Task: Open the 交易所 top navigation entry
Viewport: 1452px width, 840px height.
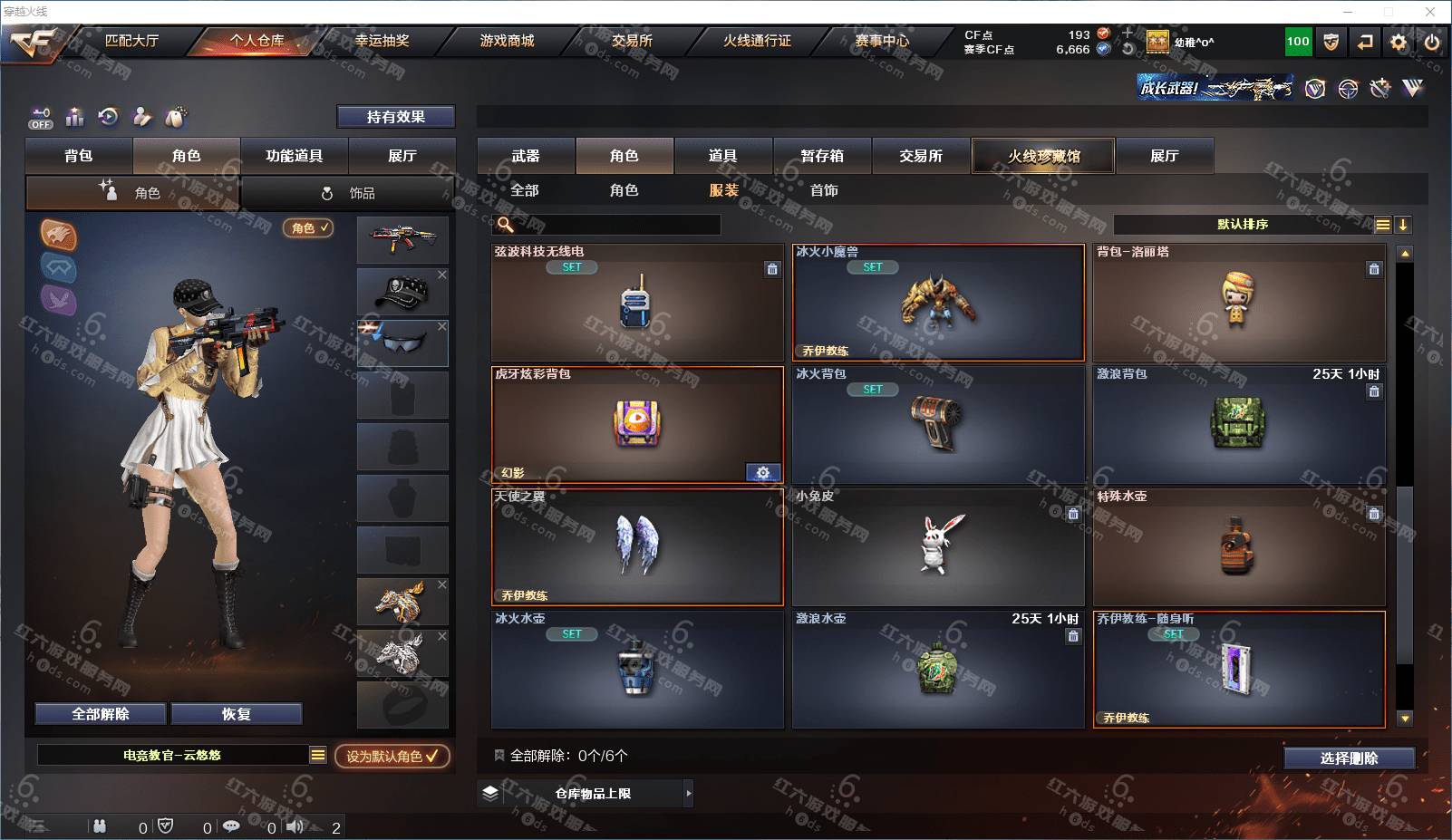Action: pos(632,41)
